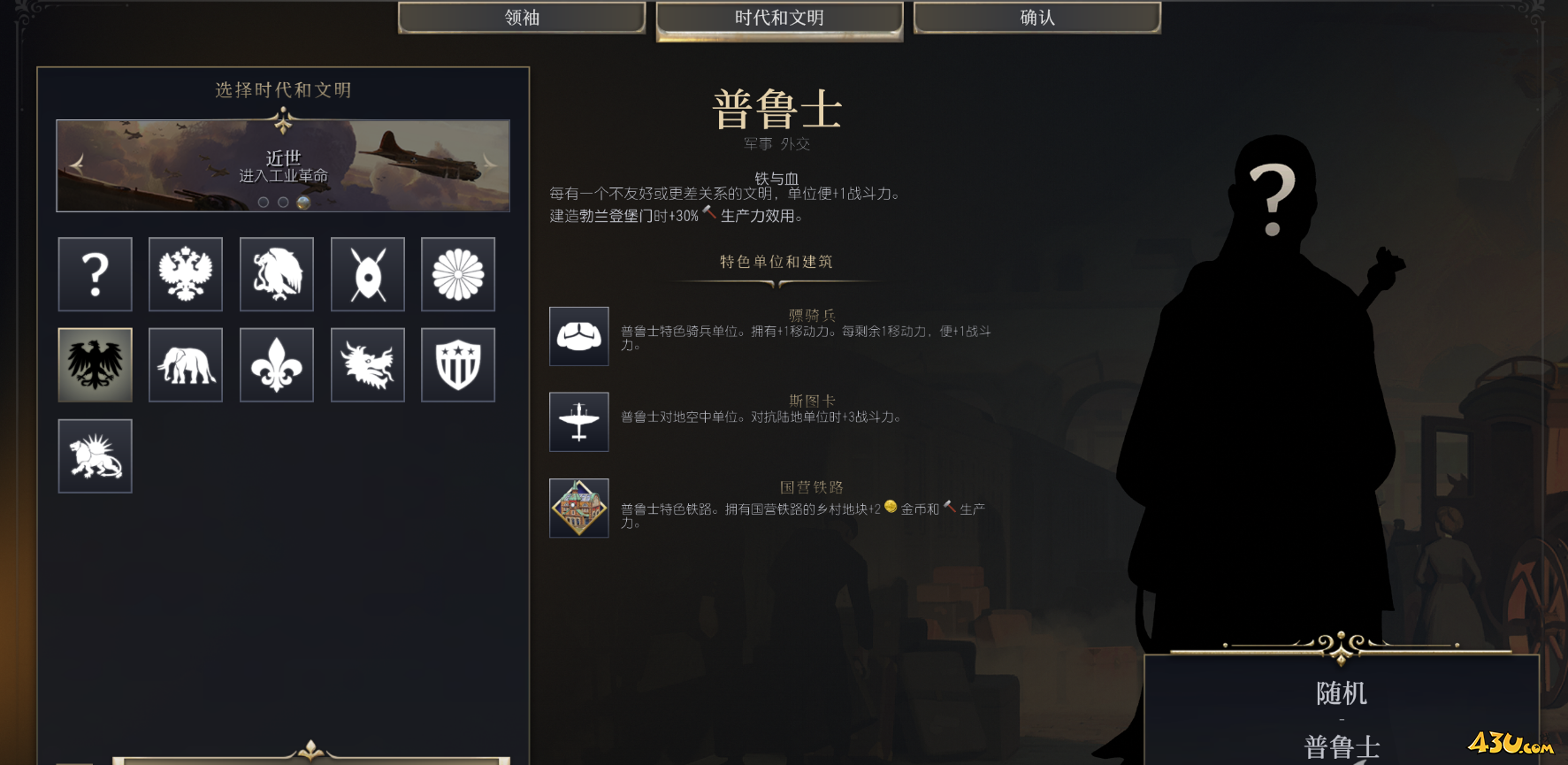Select previous era with left arrow
Image resolution: width=1568 pixels, height=765 pixels.
pos(77,163)
